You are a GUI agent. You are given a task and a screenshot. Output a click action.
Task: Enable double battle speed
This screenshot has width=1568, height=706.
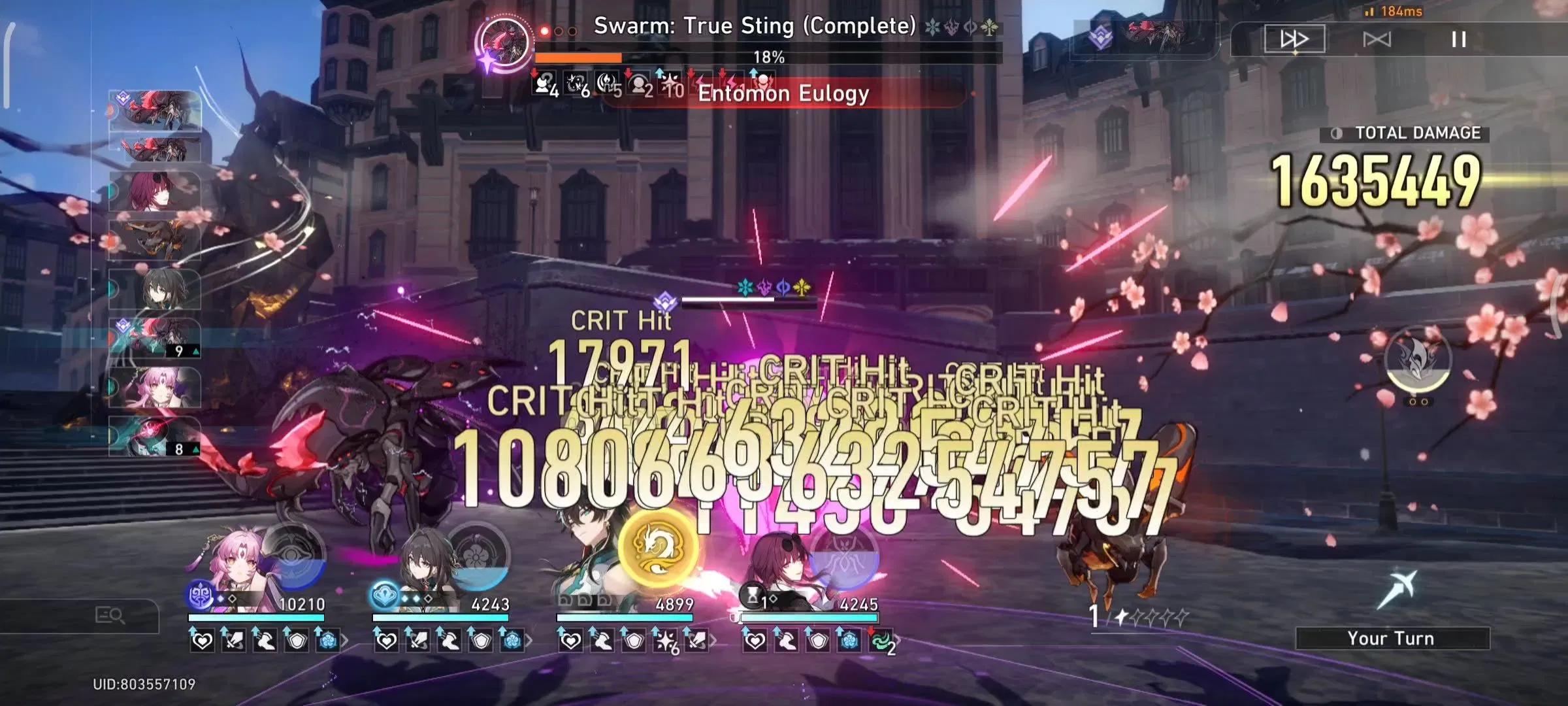(x=1297, y=39)
